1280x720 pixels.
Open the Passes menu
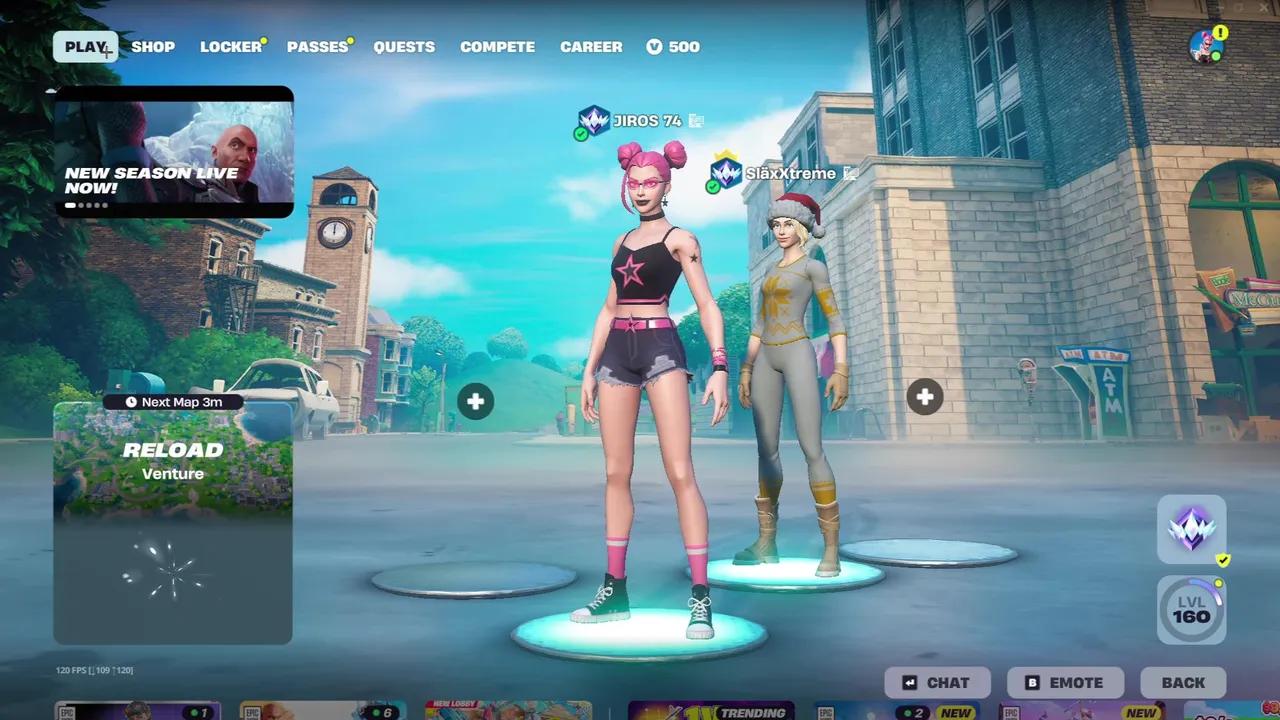(315, 46)
